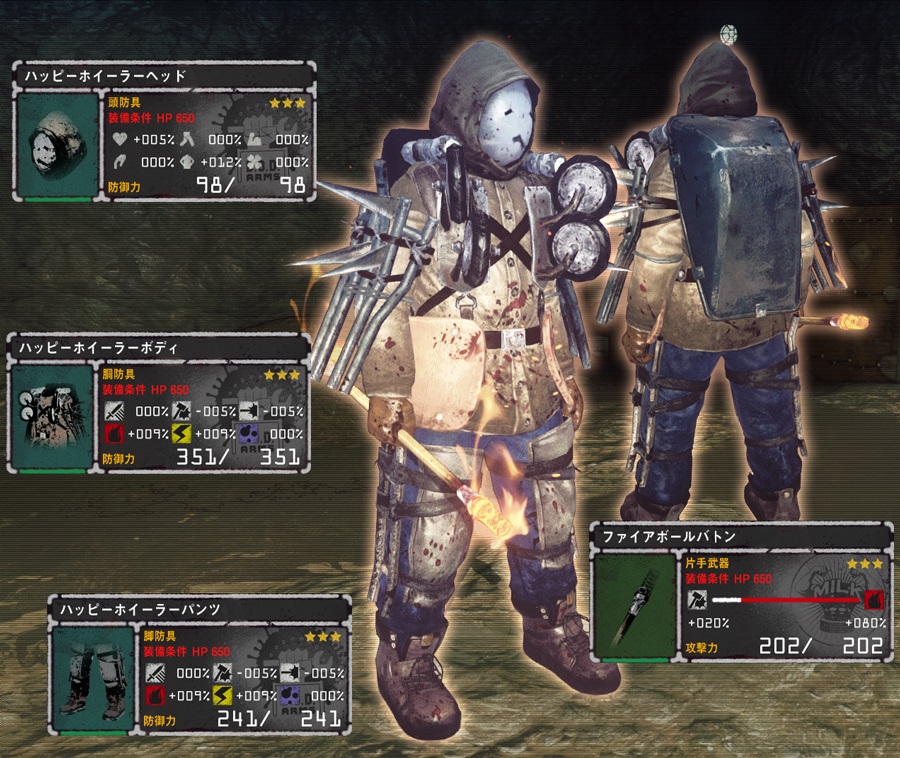900x758 pixels.
Task: Click the ファイアボールバトン title bar
Action: click(x=740, y=537)
